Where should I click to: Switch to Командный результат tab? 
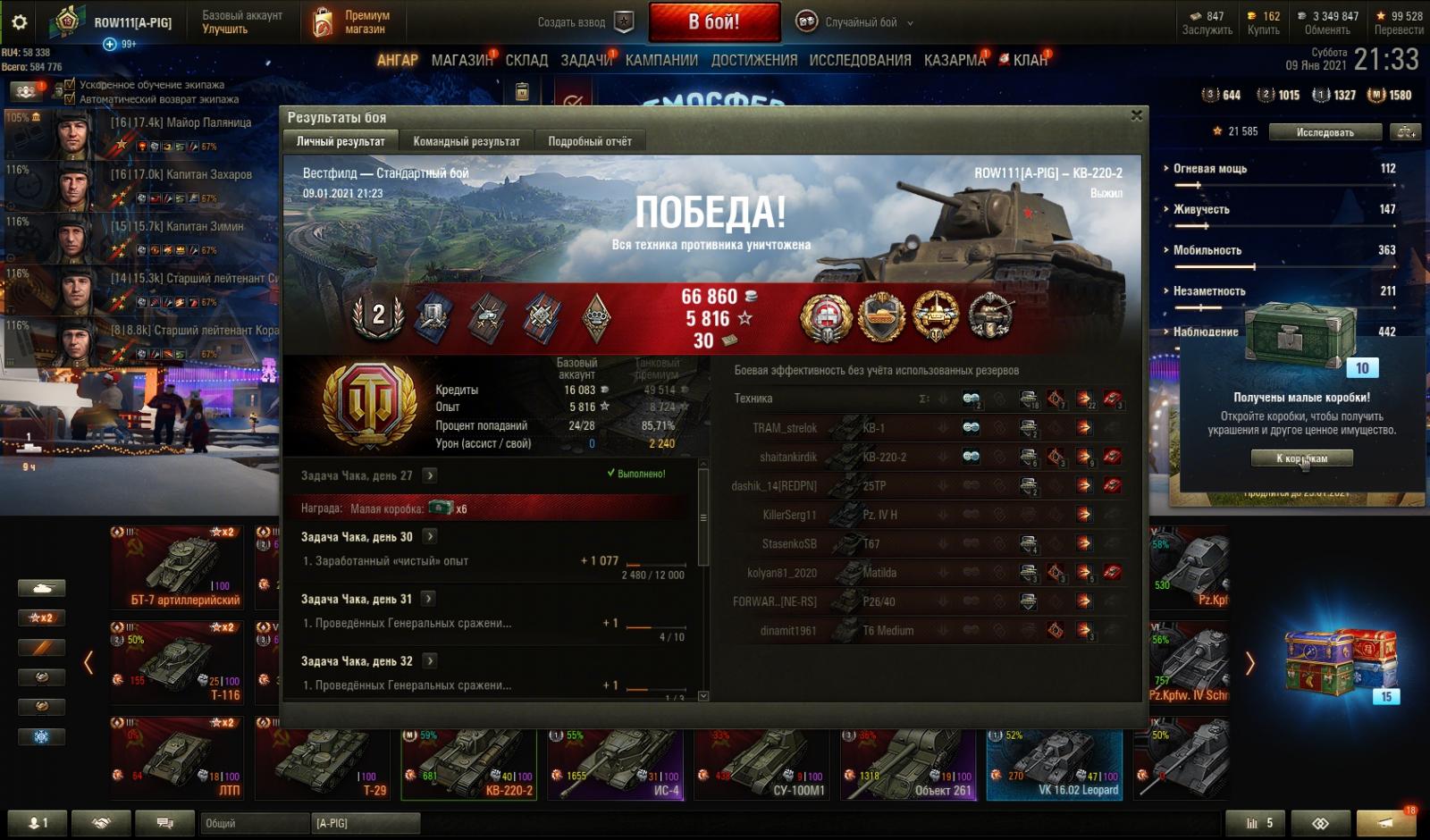point(466,141)
